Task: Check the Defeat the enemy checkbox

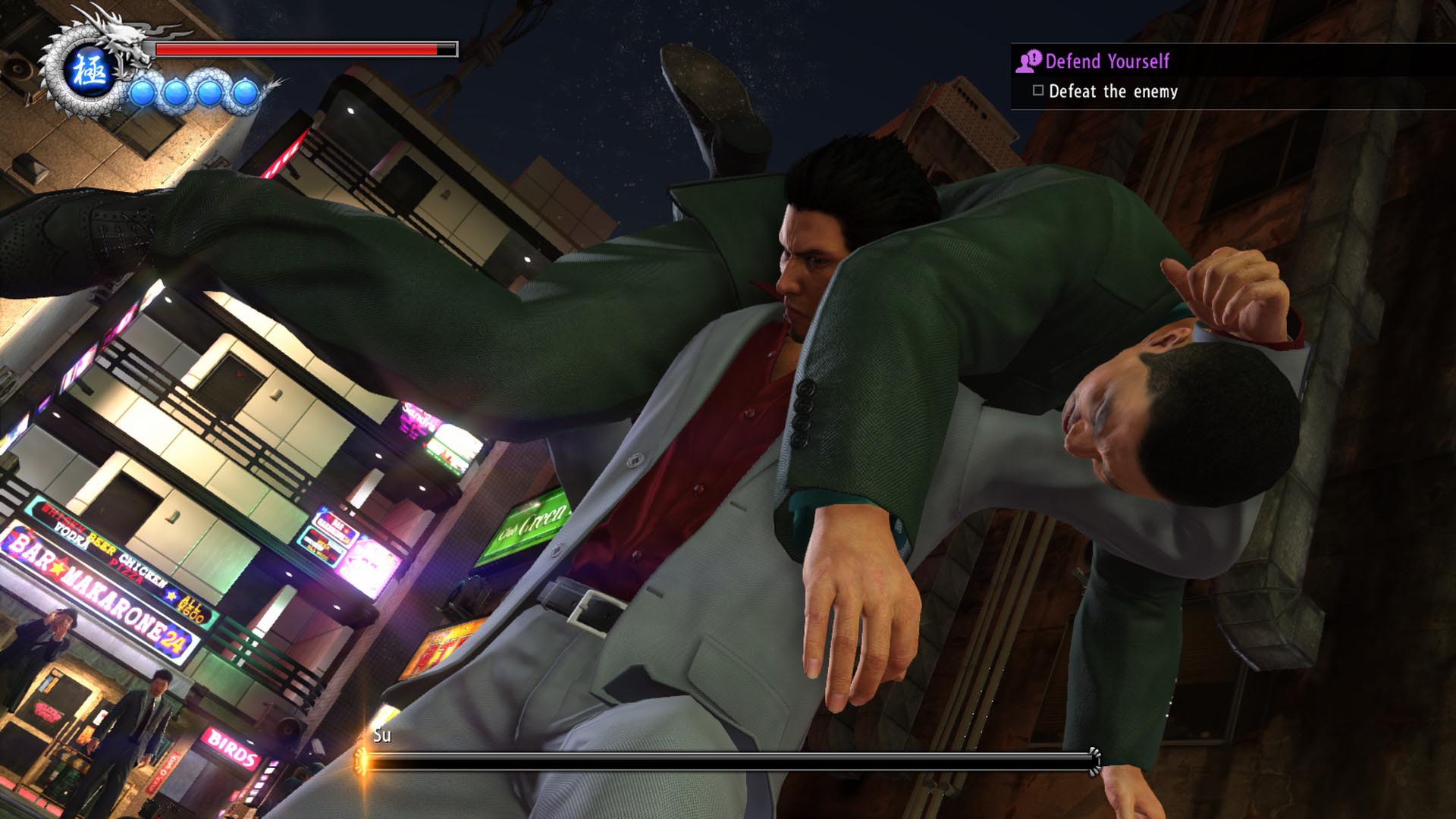Action: pyautogui.click(x=1038, y=92)
